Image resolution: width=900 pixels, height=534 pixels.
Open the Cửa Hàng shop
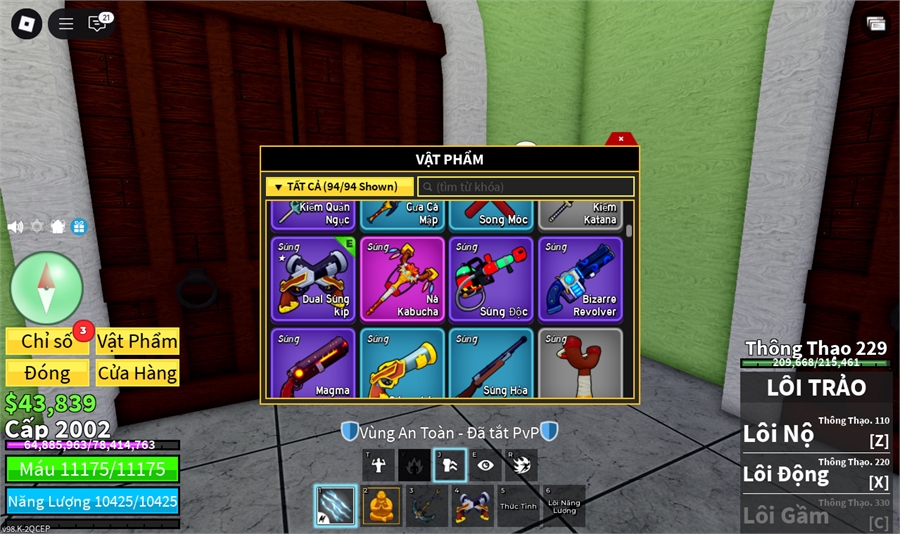click(137, 373)
